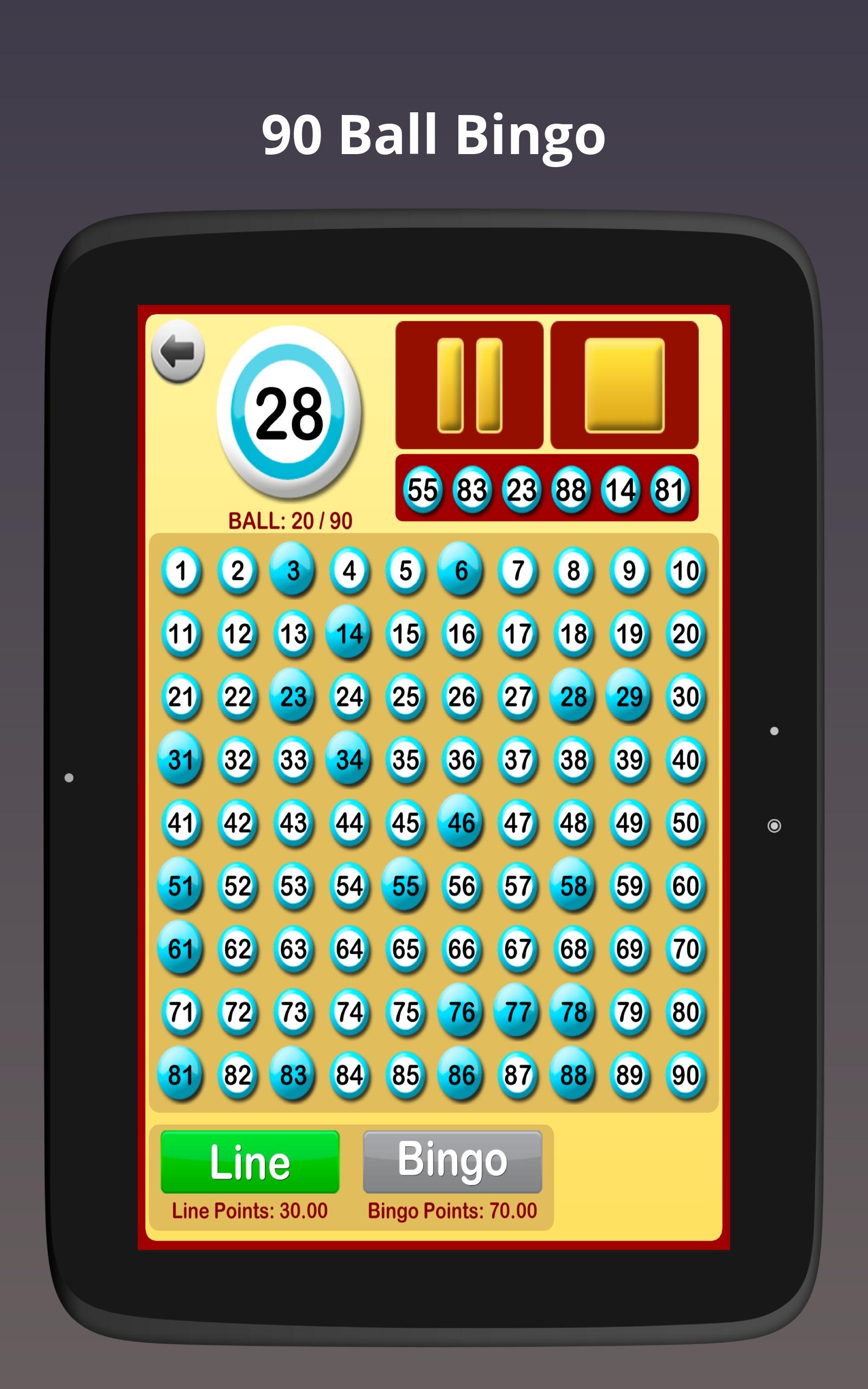Tap ball 88 in the recent draws strip
868x1389 pixels.
[x=570, y=490]
